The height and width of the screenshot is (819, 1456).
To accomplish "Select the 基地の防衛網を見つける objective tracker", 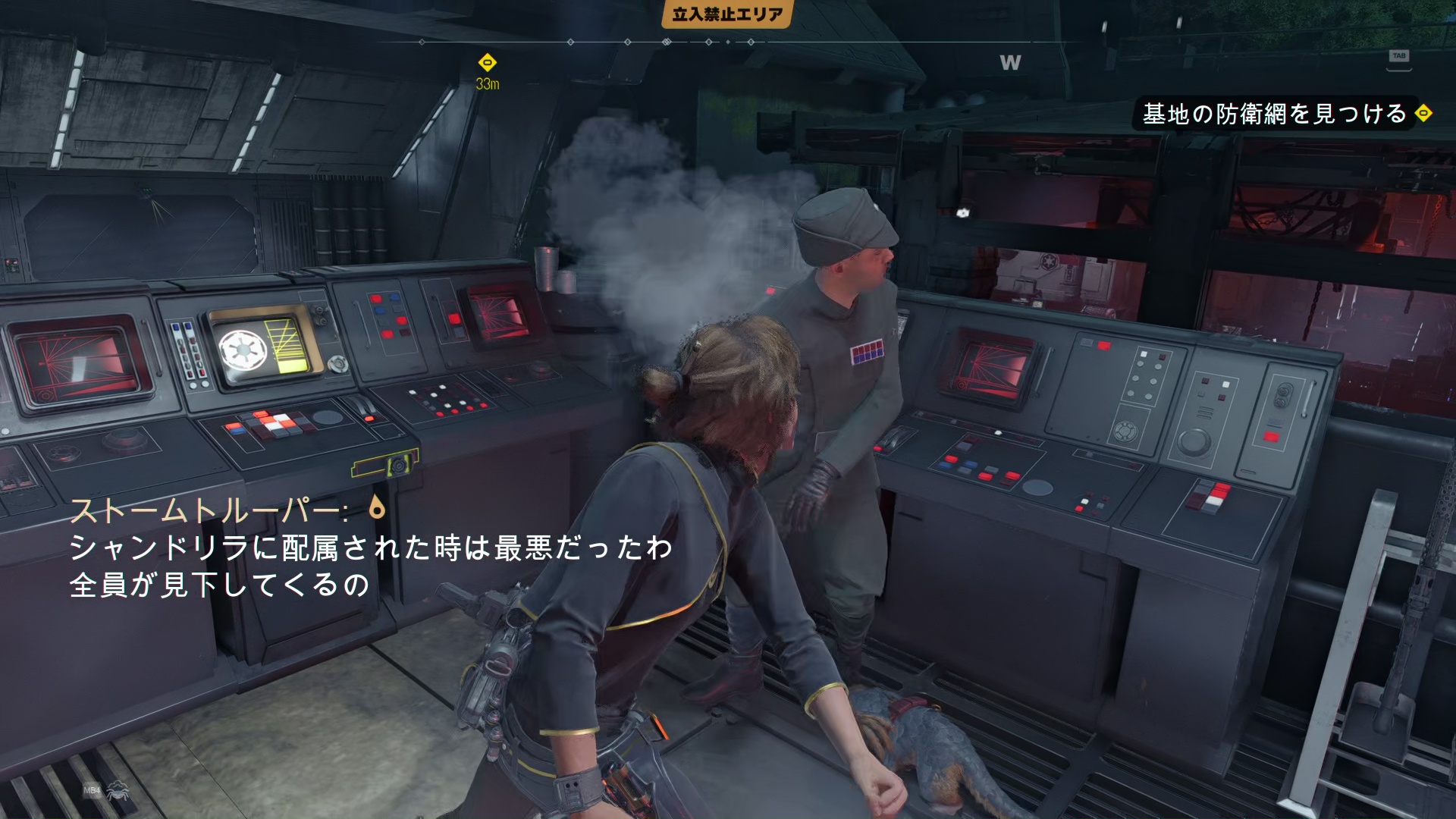I will (x=1274, y=114).
